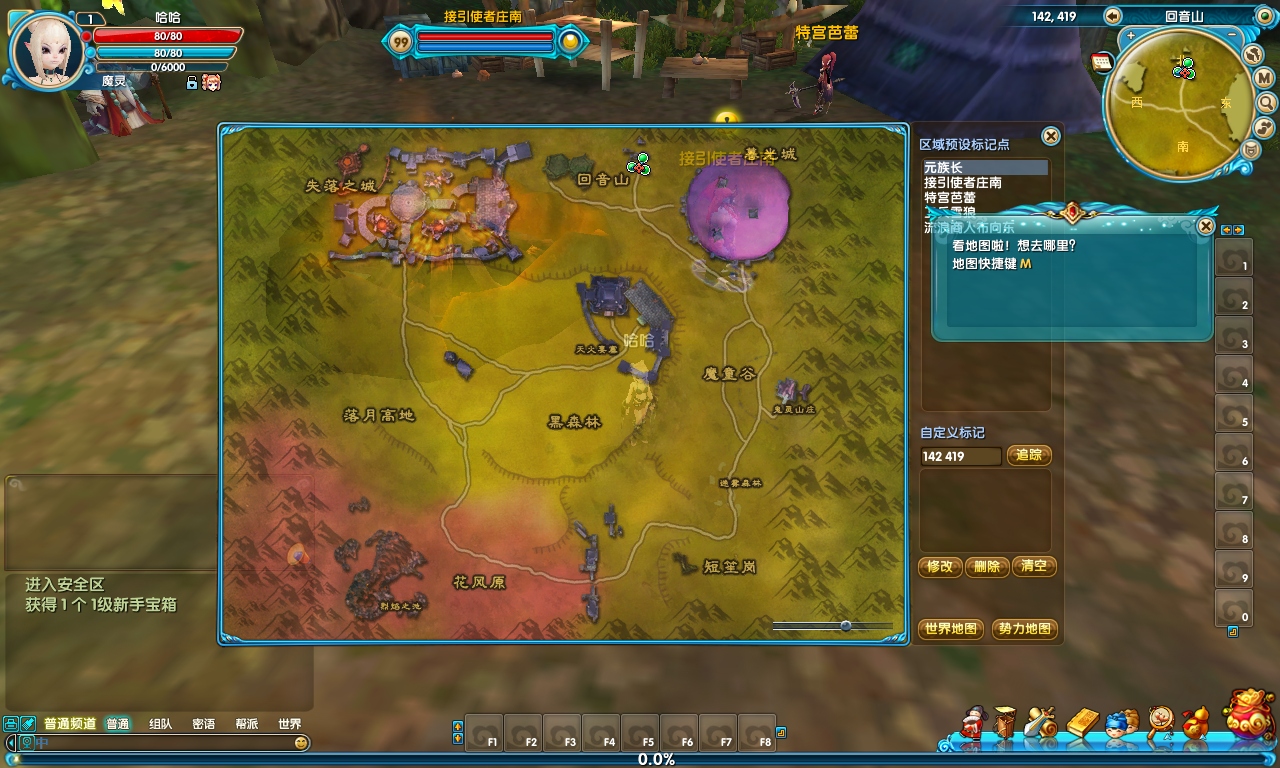
Task: Switch to the 世界 world chat tab
Action: click(289, 724)
